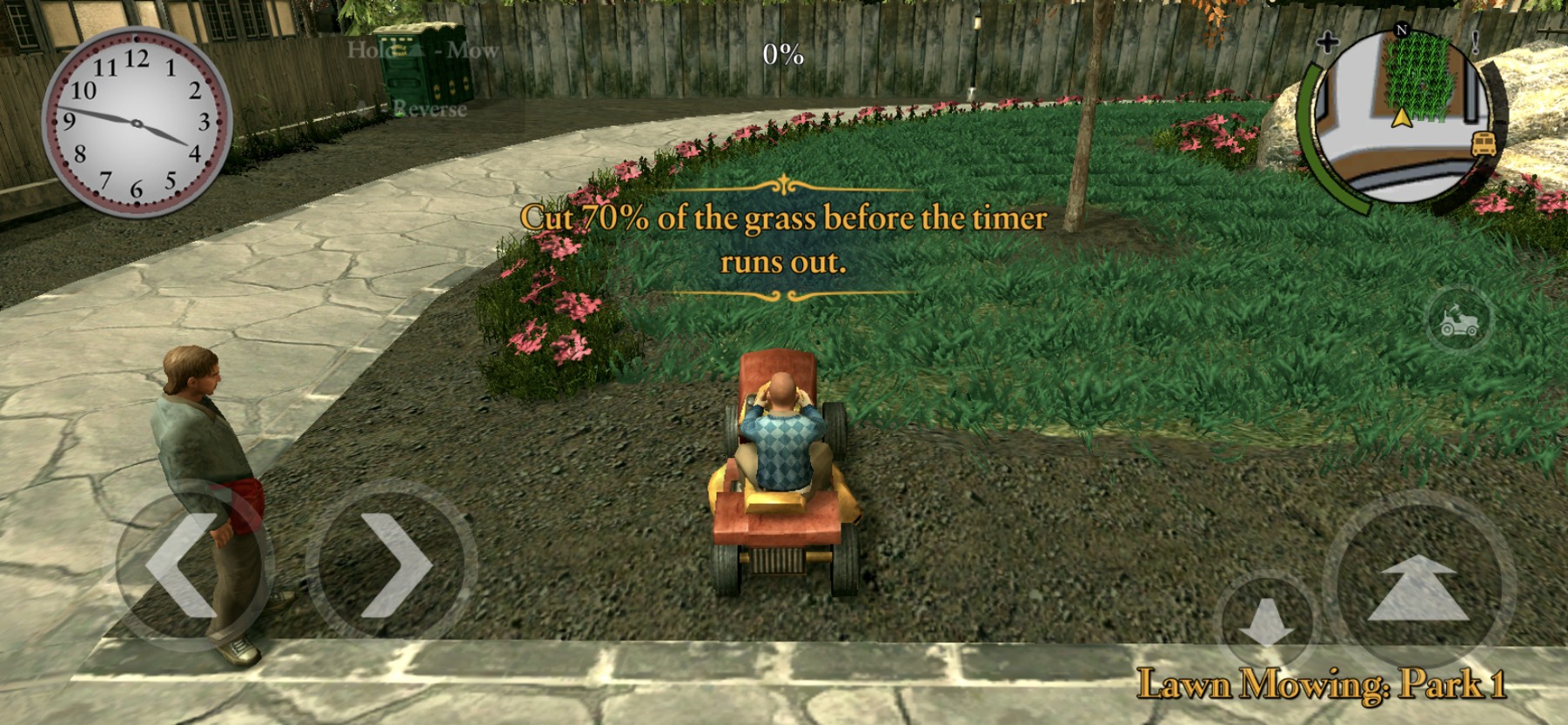Tap the steer right arrow button
1568x725 pixels.
tap(392, 564)
